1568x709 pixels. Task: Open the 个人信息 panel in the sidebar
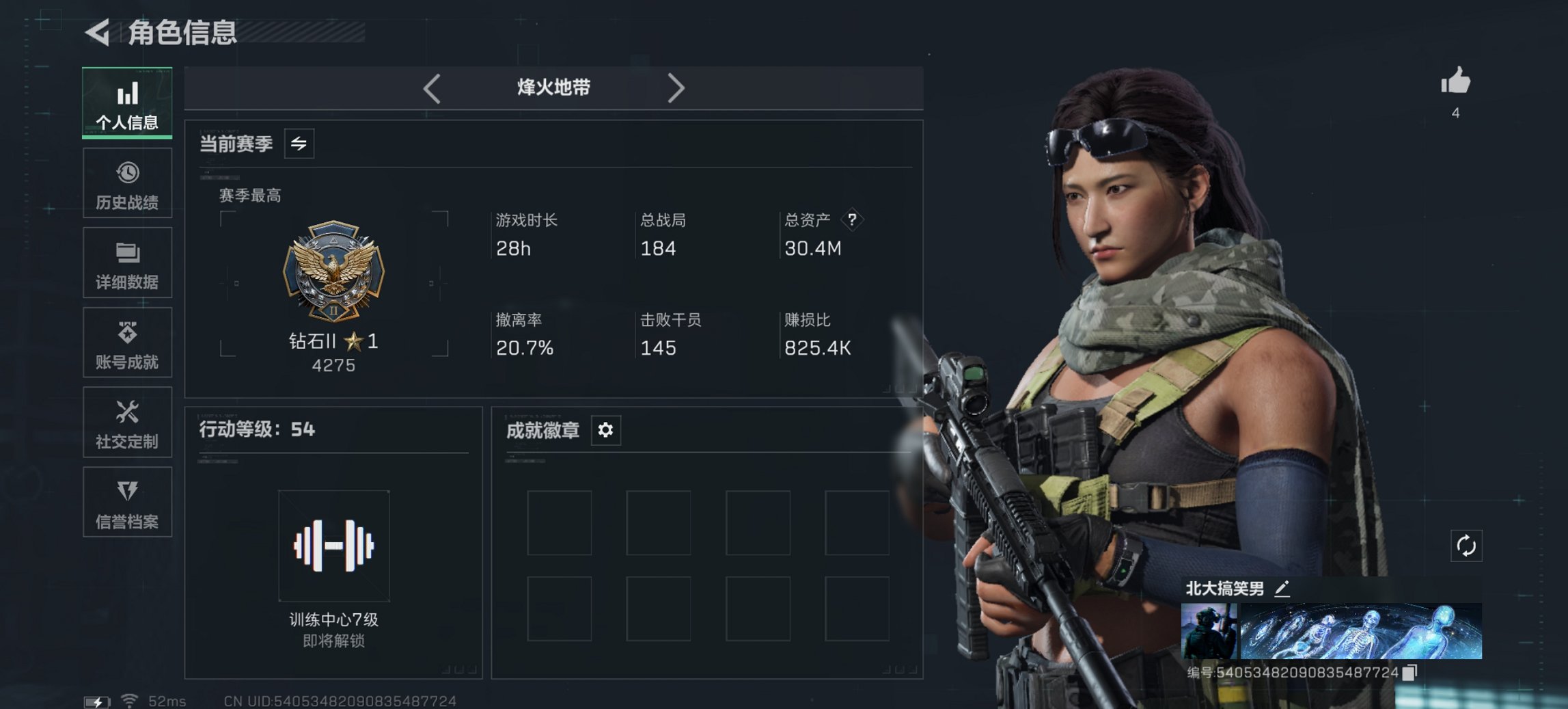pyautogui.click(x=127, y=103)
